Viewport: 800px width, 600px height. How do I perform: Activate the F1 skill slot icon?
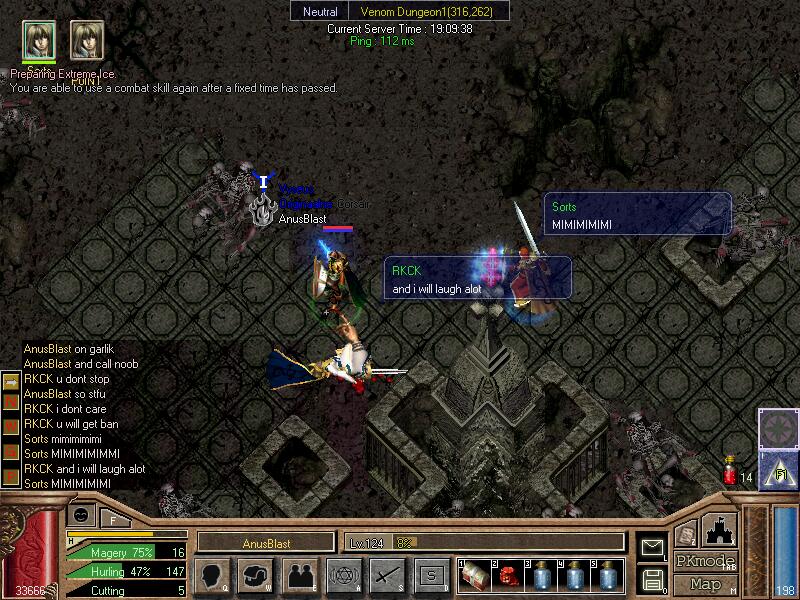tap(777, 468)
